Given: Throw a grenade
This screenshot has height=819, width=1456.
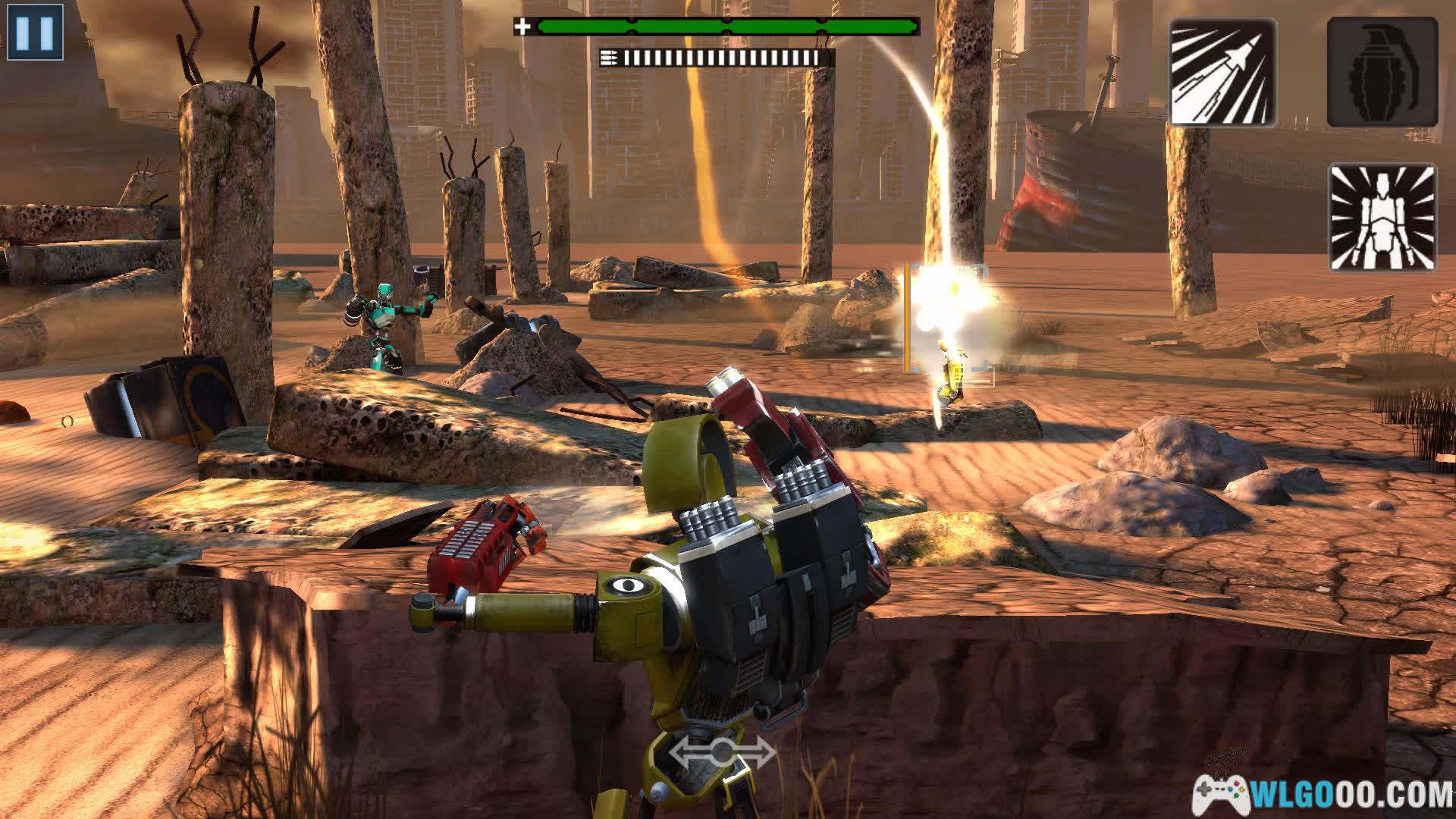Looking at the screenshot, I should point(1382,72).
